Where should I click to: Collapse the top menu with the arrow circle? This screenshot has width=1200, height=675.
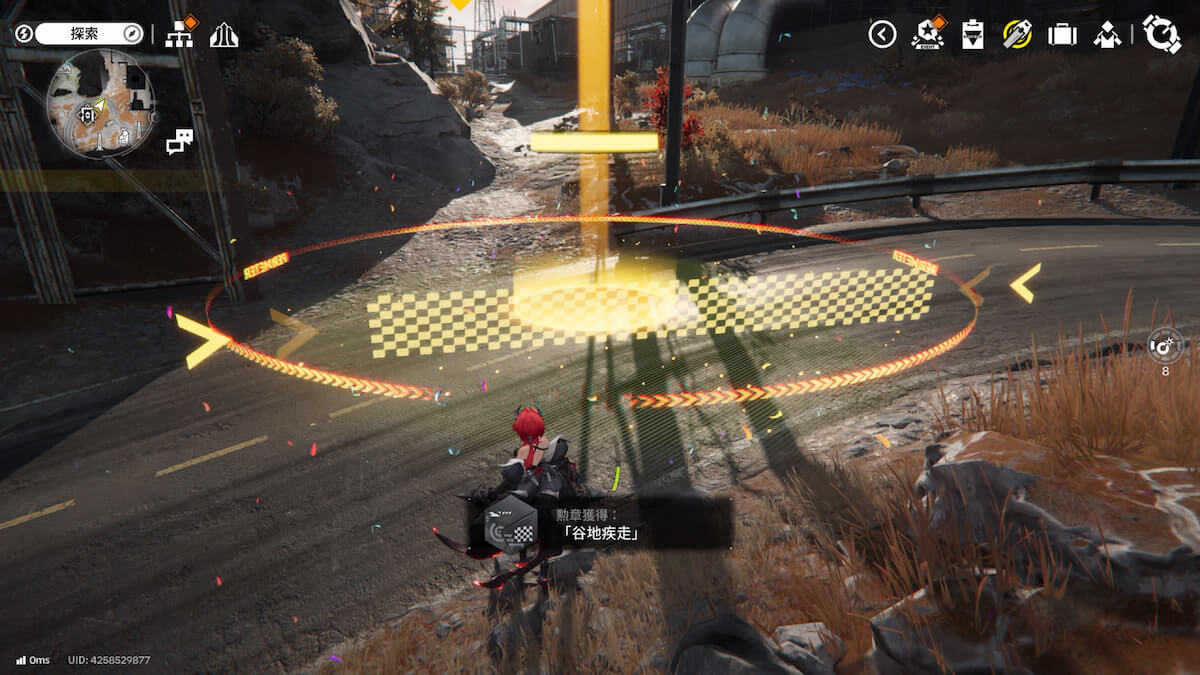click(882, 35)
